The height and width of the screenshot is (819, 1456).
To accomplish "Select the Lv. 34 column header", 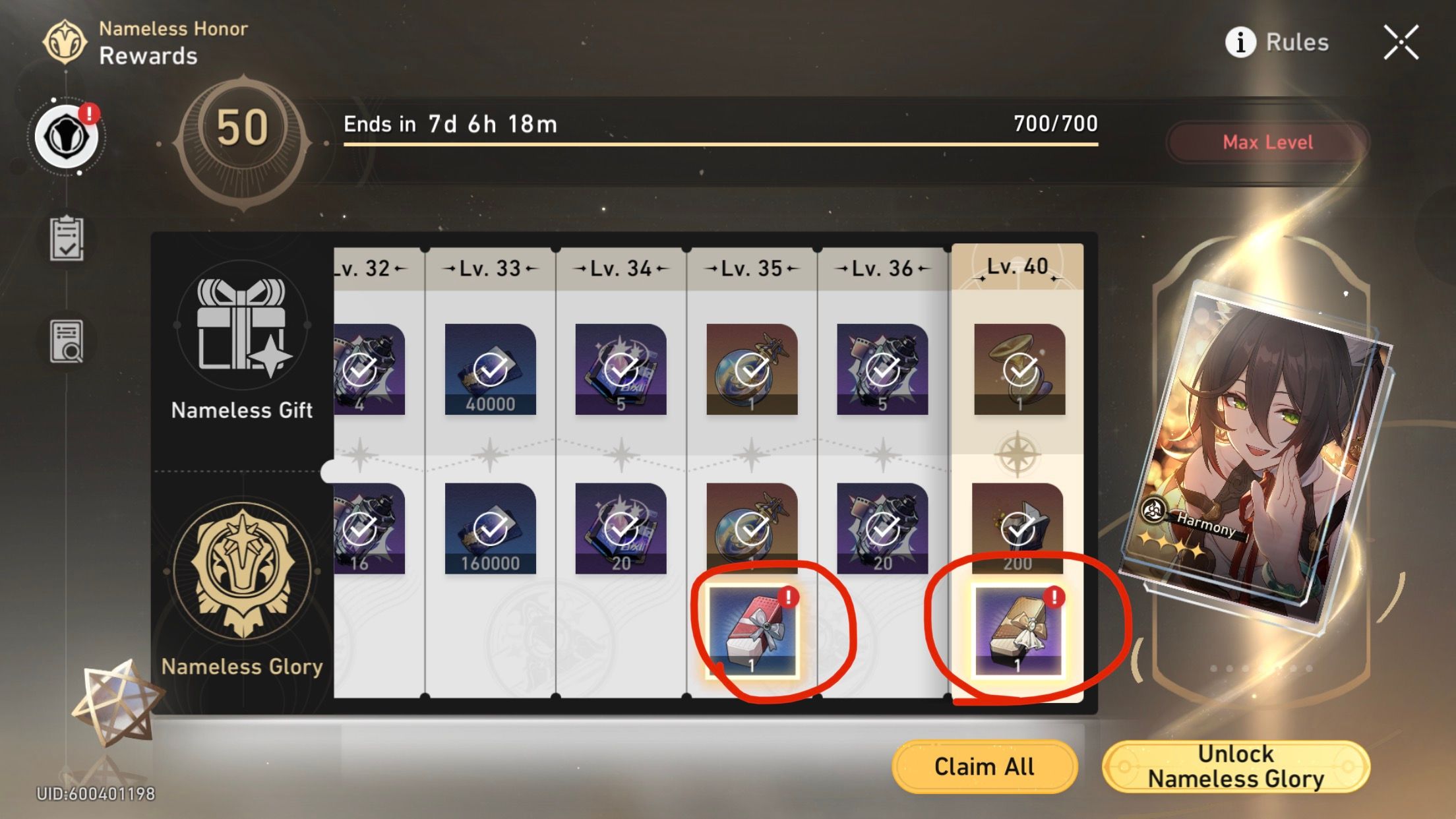I will click(620, 268).
